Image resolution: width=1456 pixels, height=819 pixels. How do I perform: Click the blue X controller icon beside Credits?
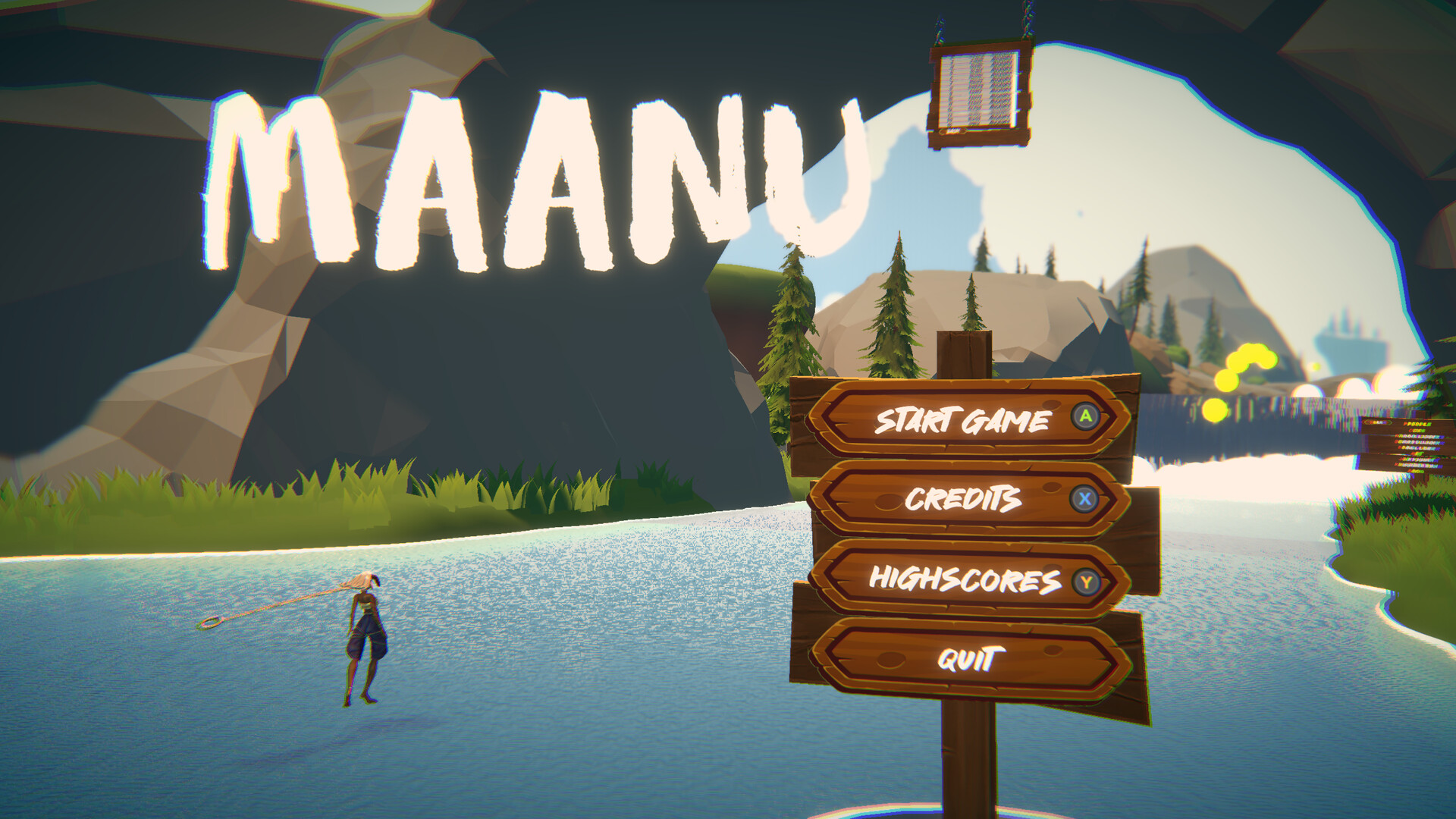1084,499
